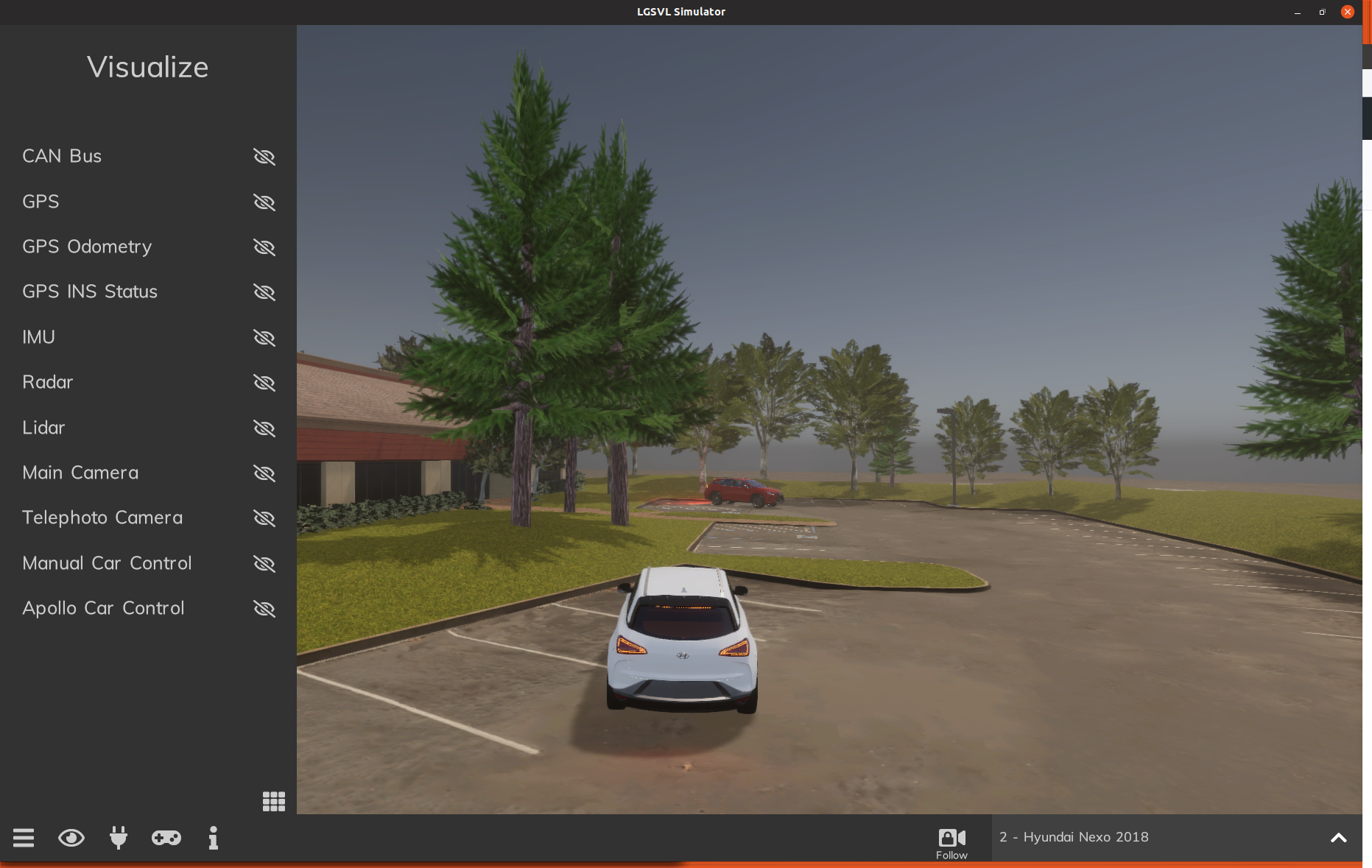Click the grid layout icon above the toolbar
This screenshot has width=1372, height=868.
click(x=273, y=802)
